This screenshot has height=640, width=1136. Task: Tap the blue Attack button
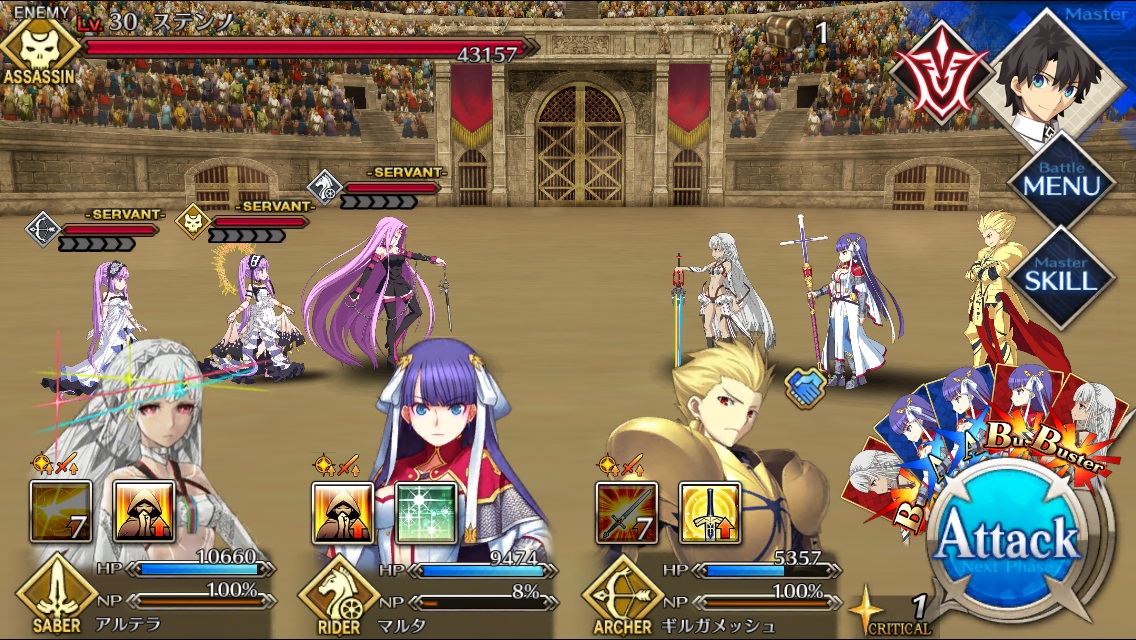click(x=1006, y=542)
